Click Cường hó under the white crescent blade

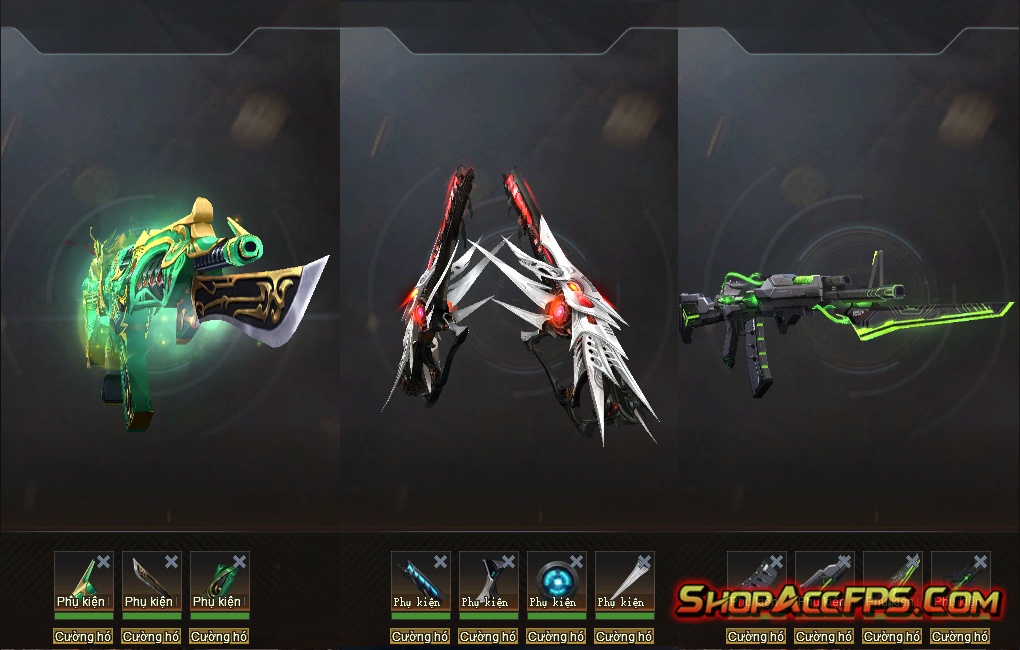click(x=489, y=637)
